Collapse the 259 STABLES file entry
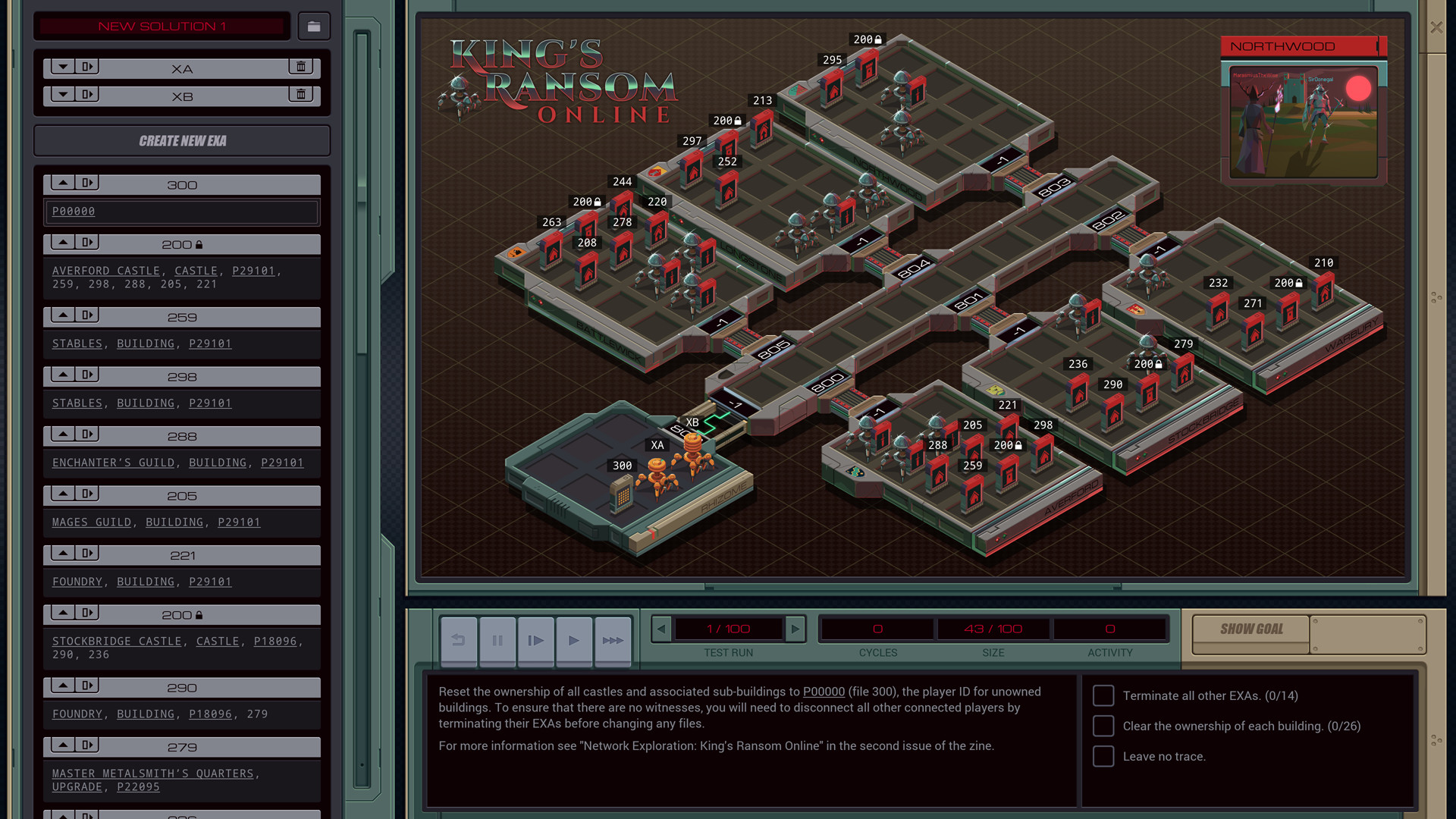The height and width of the screenshot is (819, 1456). pos(64,315)
